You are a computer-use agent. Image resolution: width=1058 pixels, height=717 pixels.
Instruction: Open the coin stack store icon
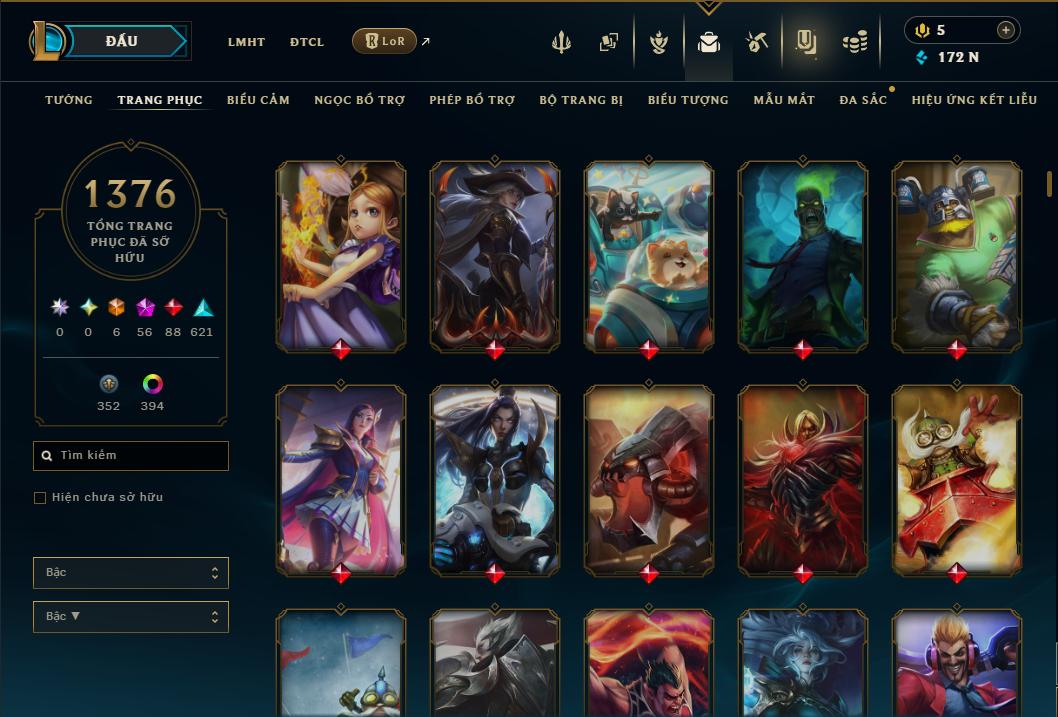(x=854, y=42)
